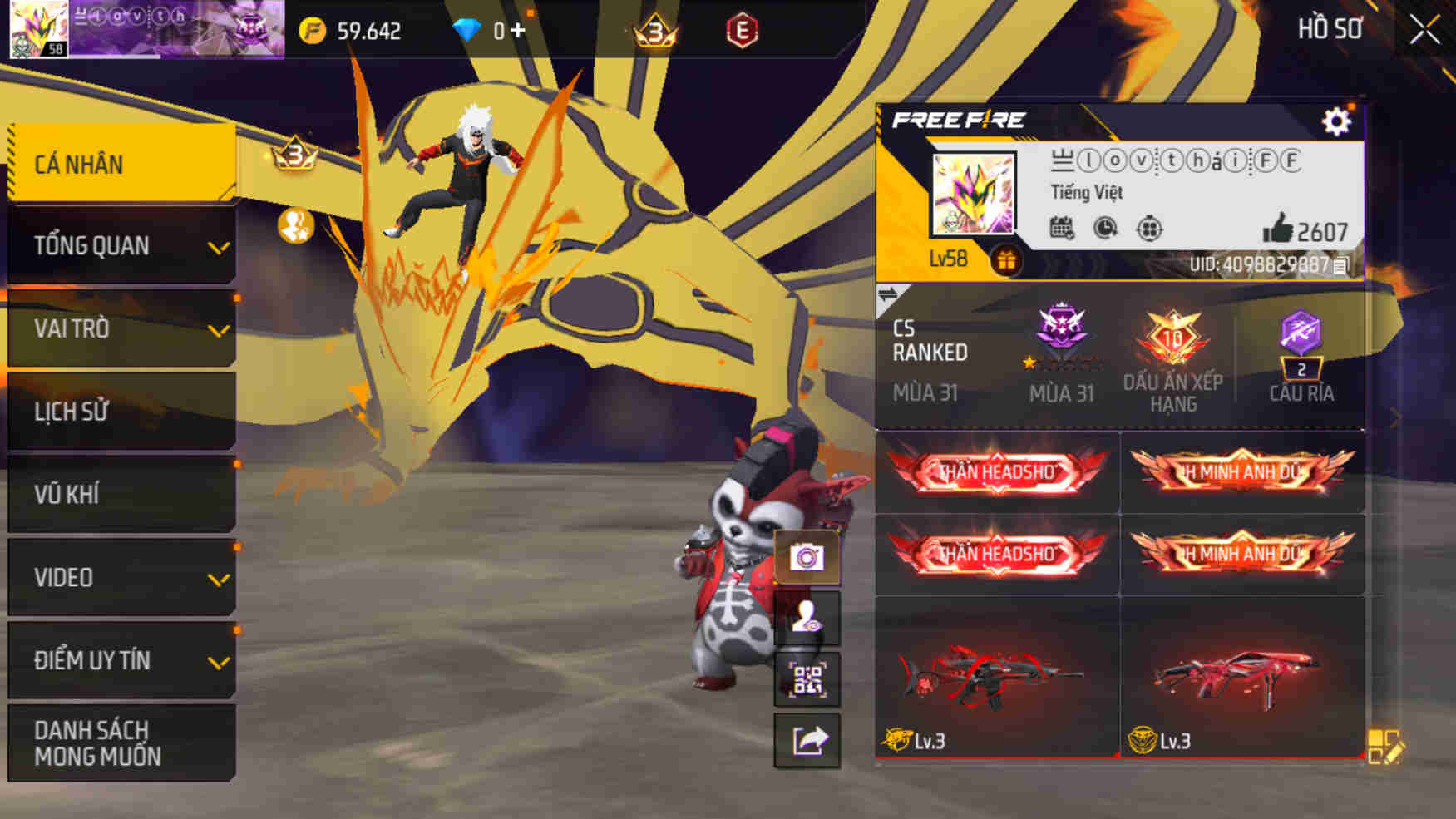Expand the TỔNG QUAN section chevron
This screenshot has height=819, width=1456.
(219, 246)
